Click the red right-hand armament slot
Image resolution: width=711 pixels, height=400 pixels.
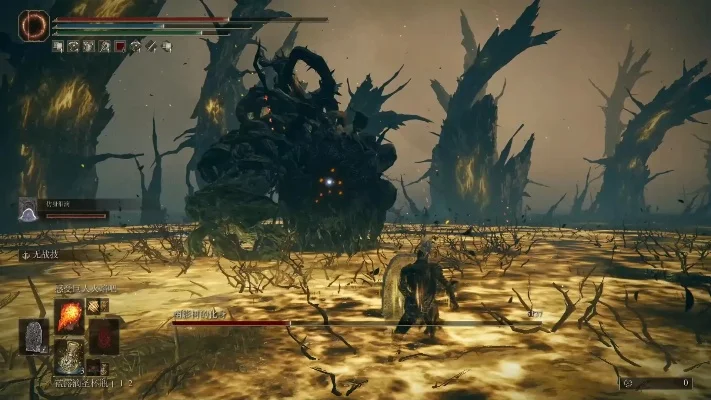103,336
